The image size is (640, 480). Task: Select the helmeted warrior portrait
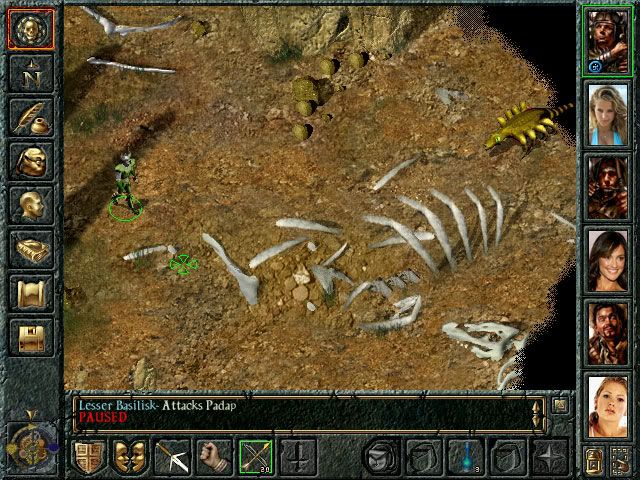pyautogui.click(x=607, y=39)
